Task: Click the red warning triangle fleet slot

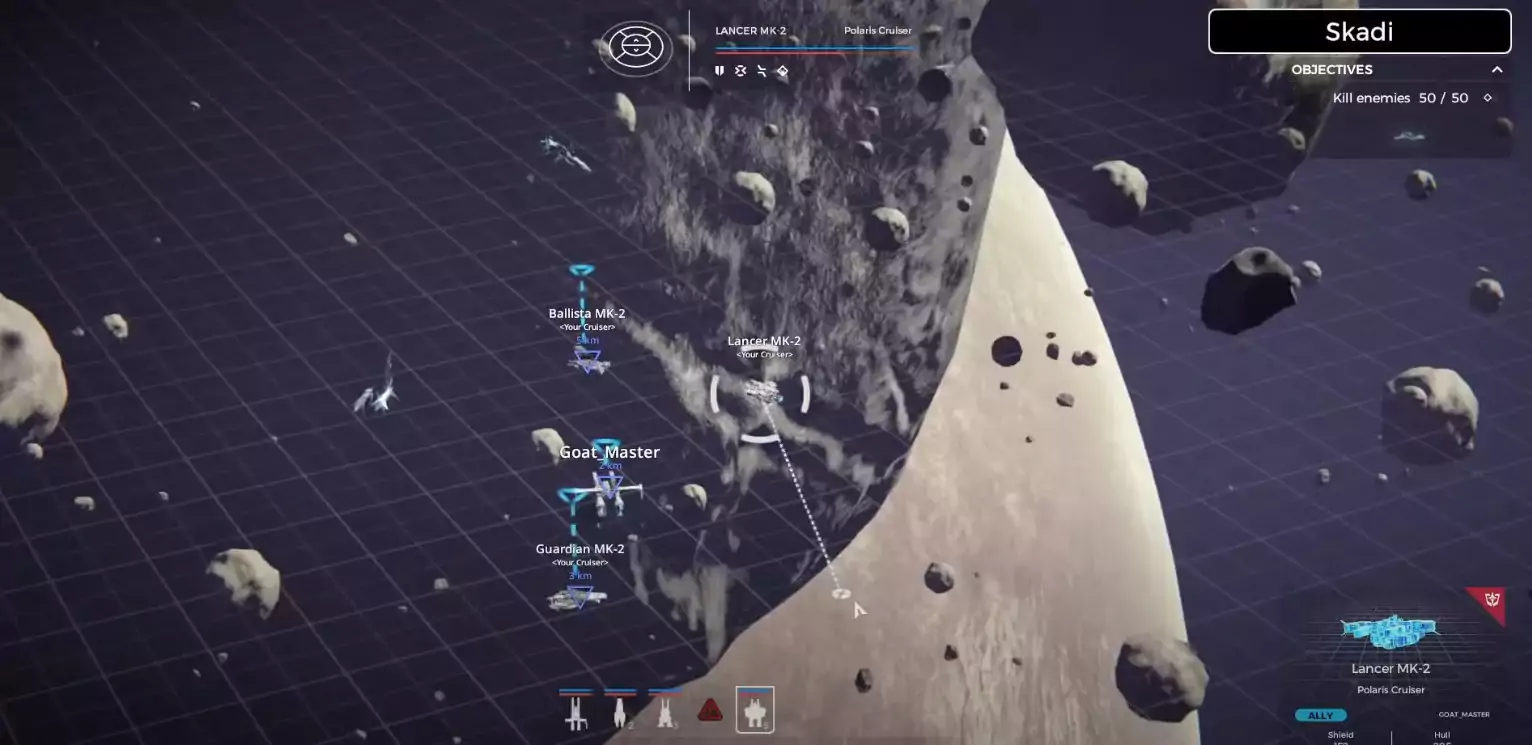Action: coord(710,711)
